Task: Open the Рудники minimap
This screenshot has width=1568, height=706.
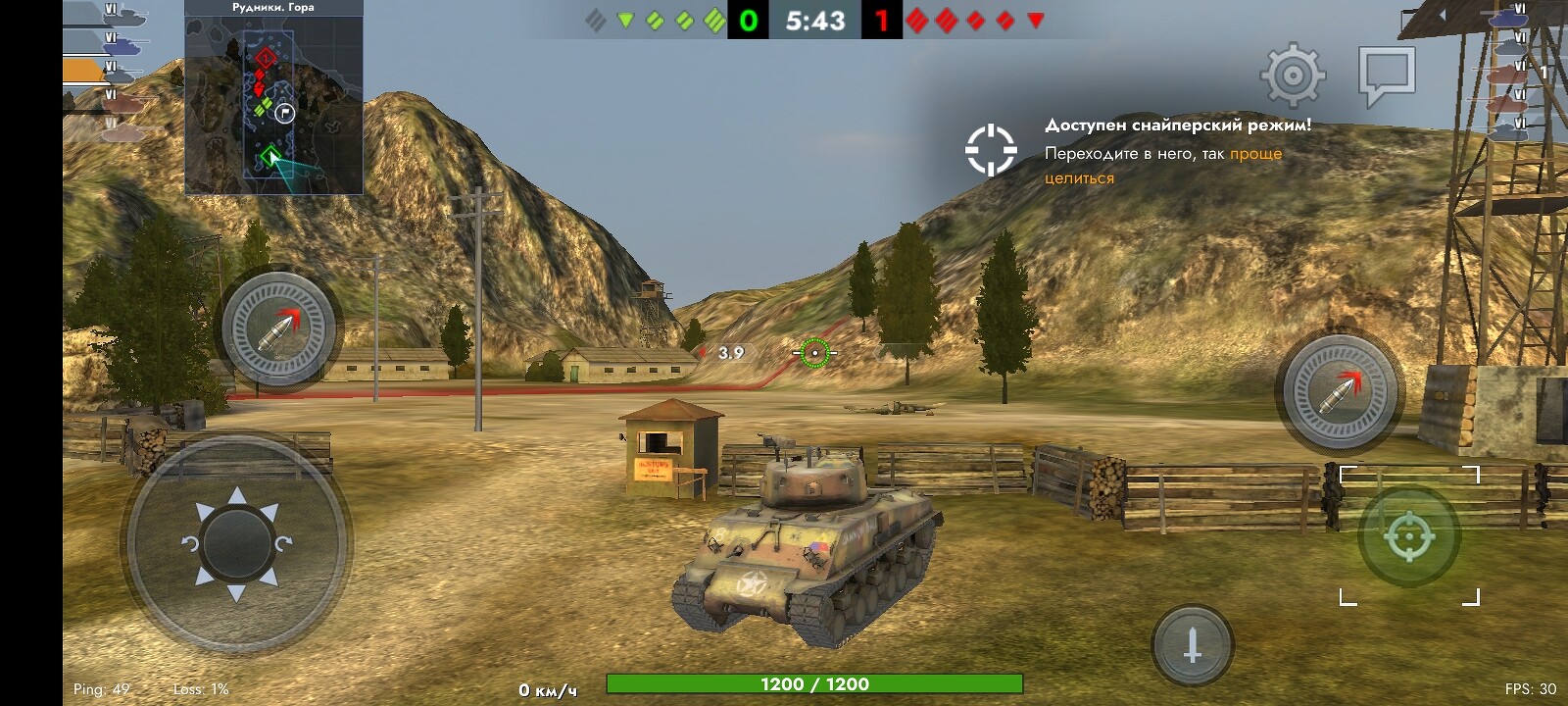Action: 273,102
